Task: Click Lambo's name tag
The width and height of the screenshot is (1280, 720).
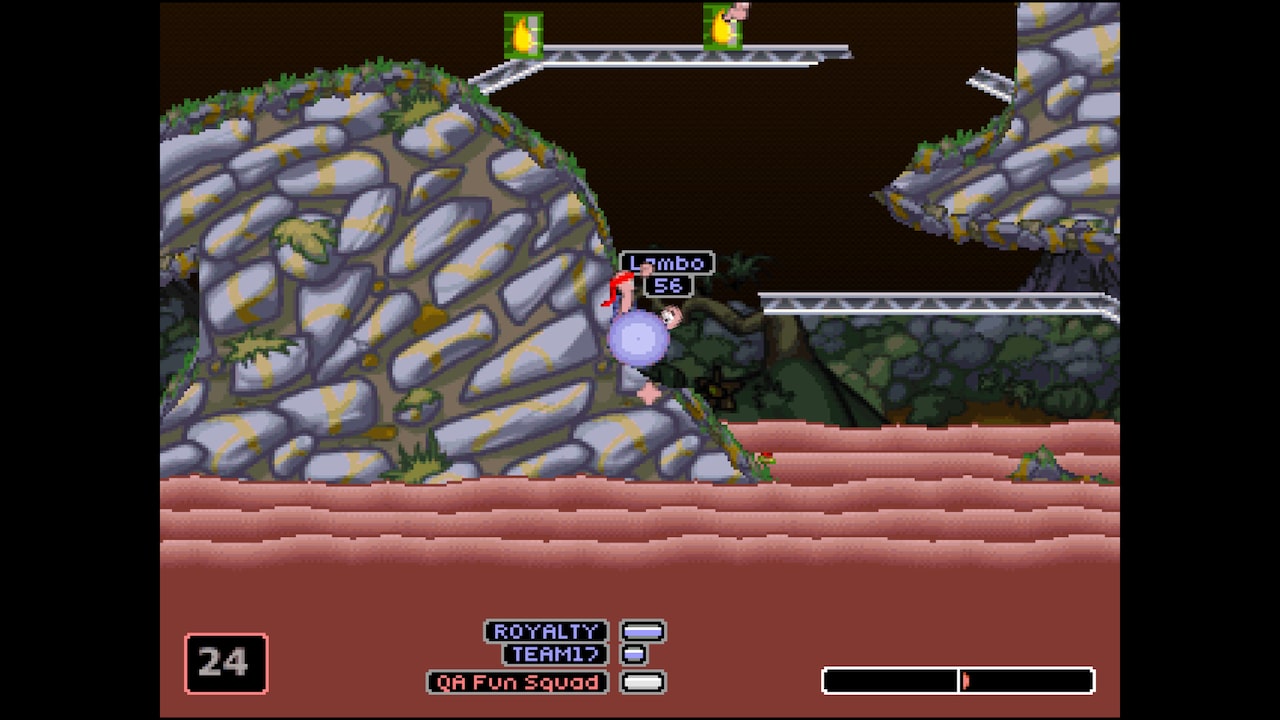Action: coord(667,264)
